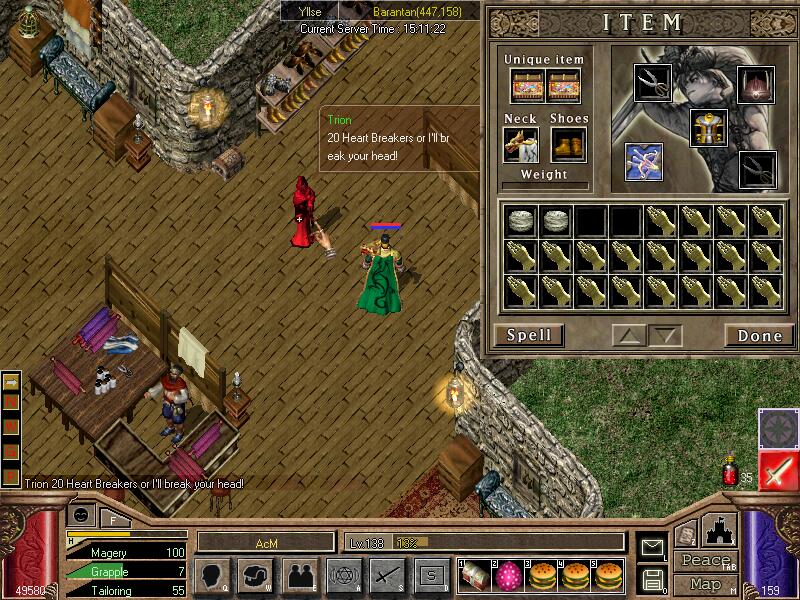The image size is (800, 600).
Task: Close the item panel with Done
Action: (x=758, y=335)
